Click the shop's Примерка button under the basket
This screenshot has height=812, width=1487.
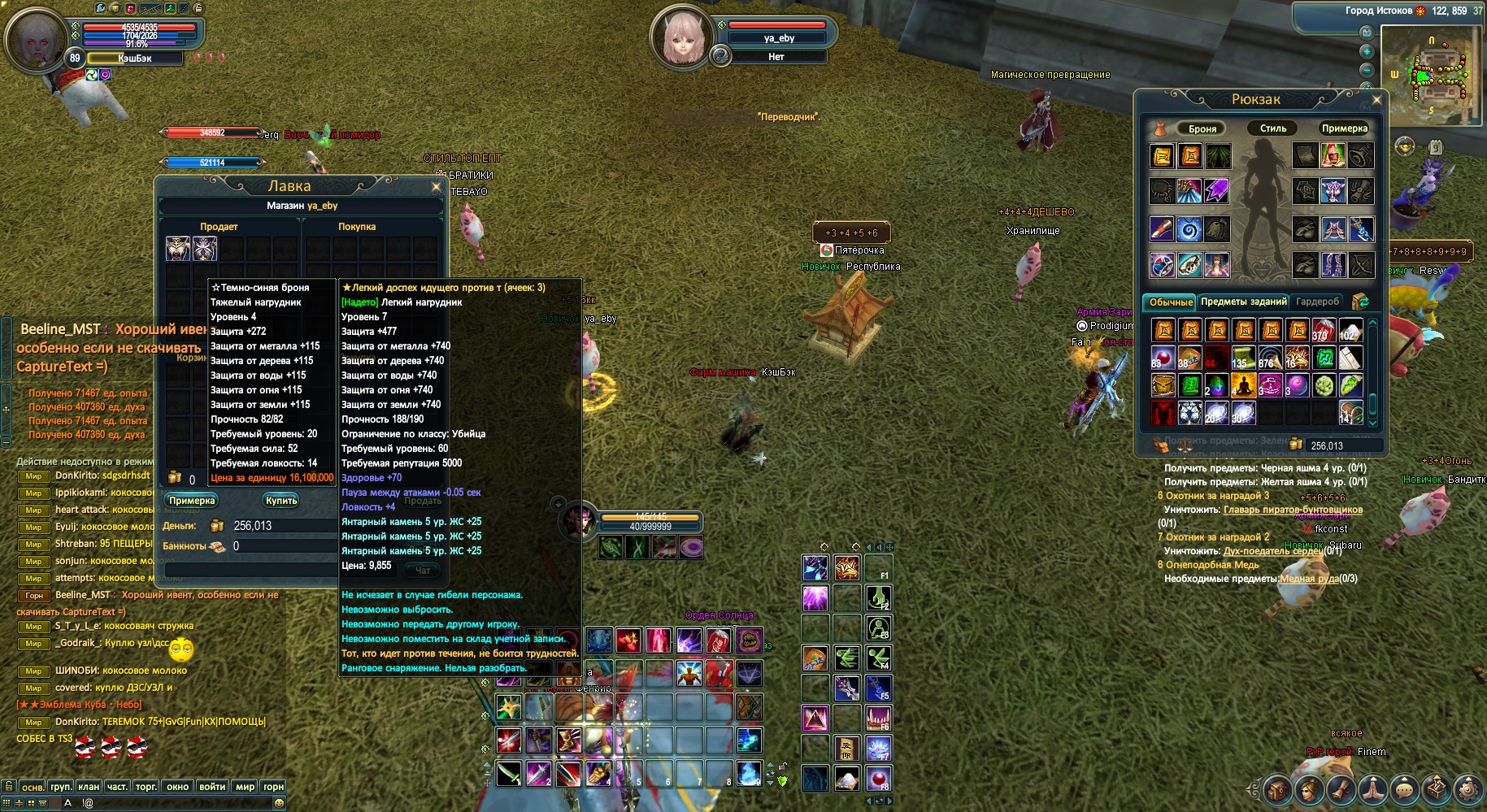(x=192, y=501)
